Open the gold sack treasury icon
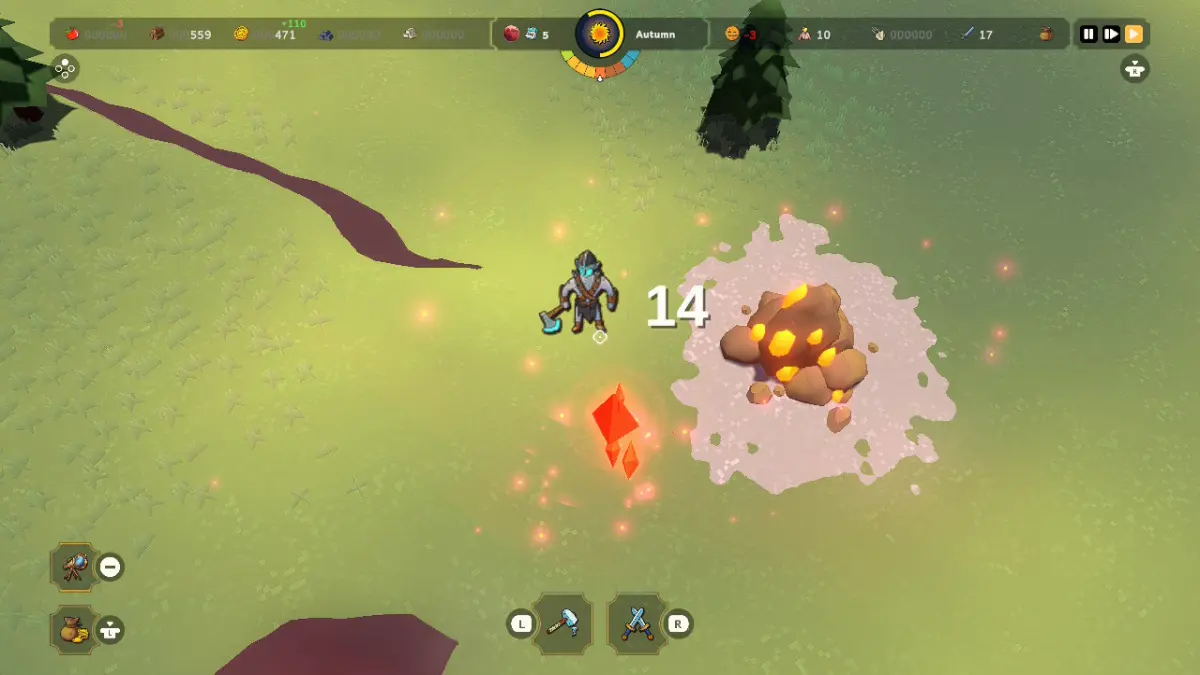Viewport: 1200px width, 675px height. (x=75, y=629)
